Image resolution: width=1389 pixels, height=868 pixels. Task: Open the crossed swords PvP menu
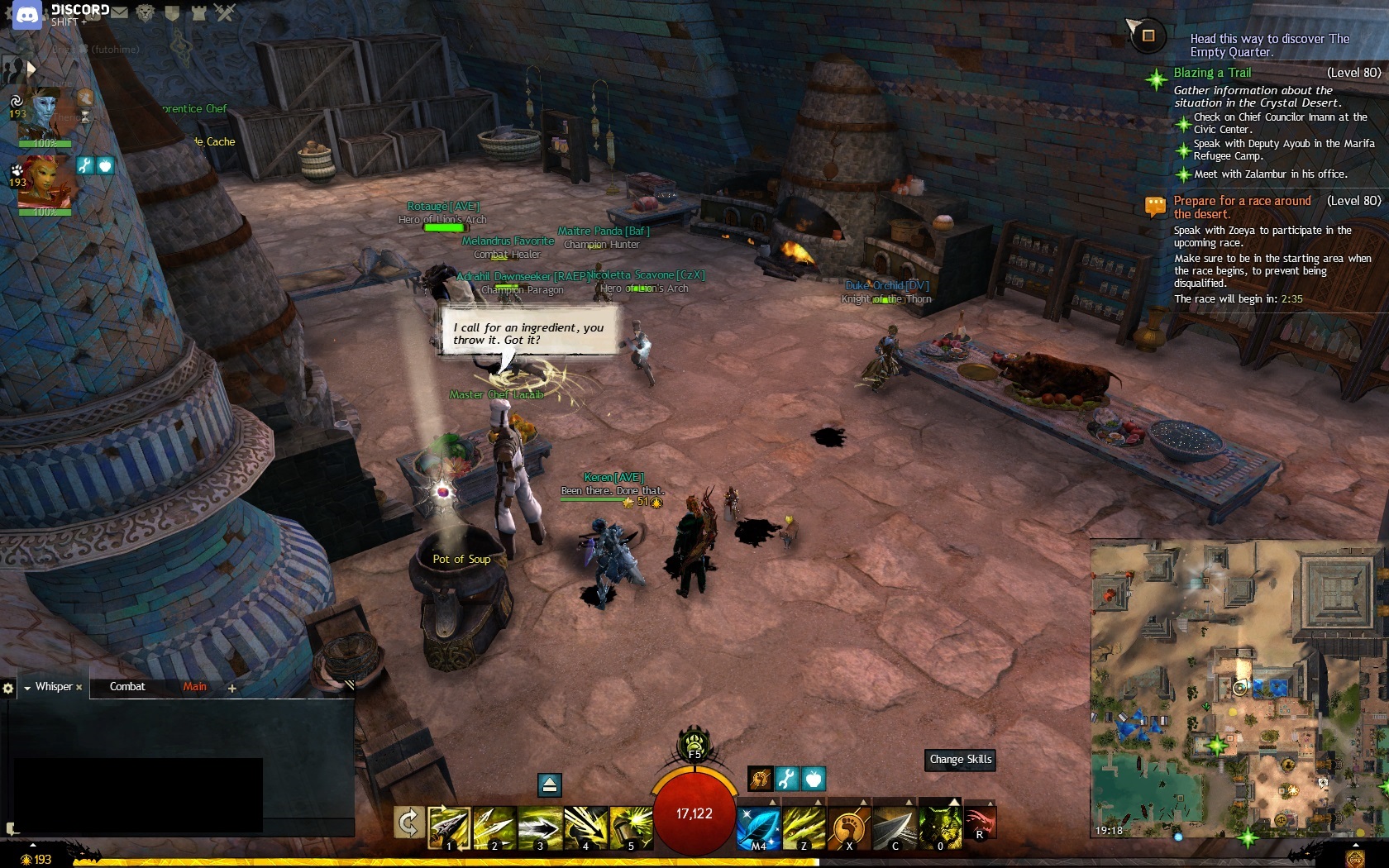(x=225, y=12)
